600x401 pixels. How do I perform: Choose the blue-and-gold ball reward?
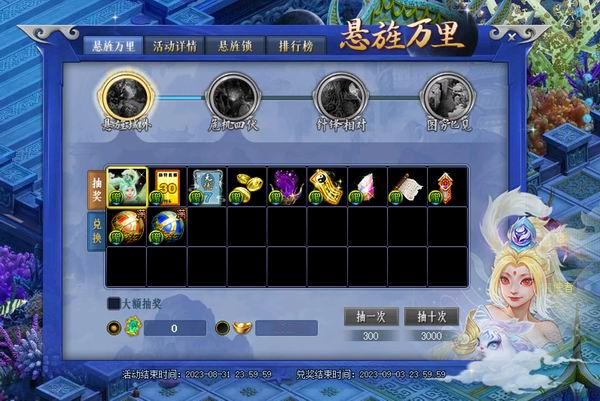pyautogui.click(x=167, y=227)
